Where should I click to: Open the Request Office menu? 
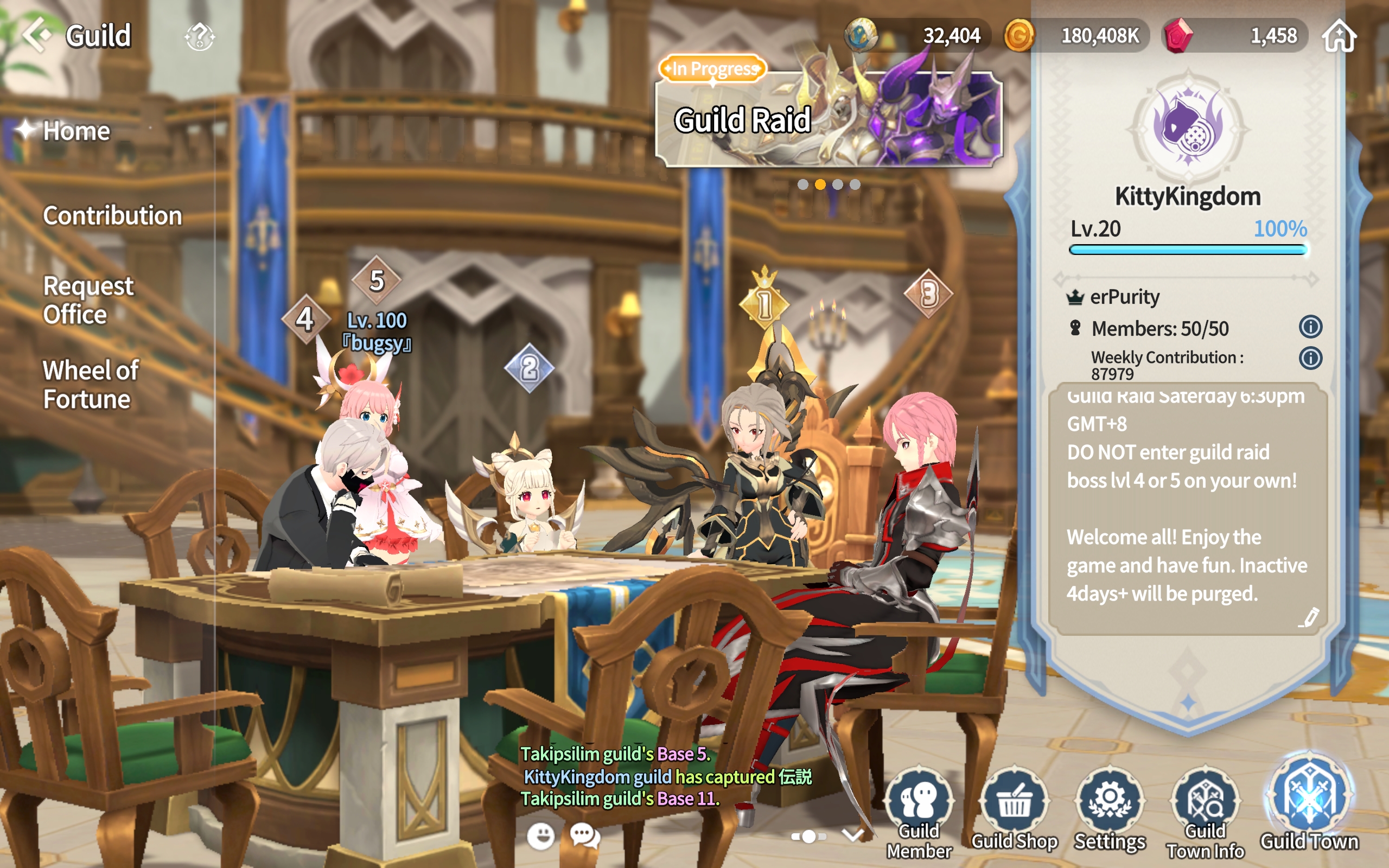[x=88, y=299]
